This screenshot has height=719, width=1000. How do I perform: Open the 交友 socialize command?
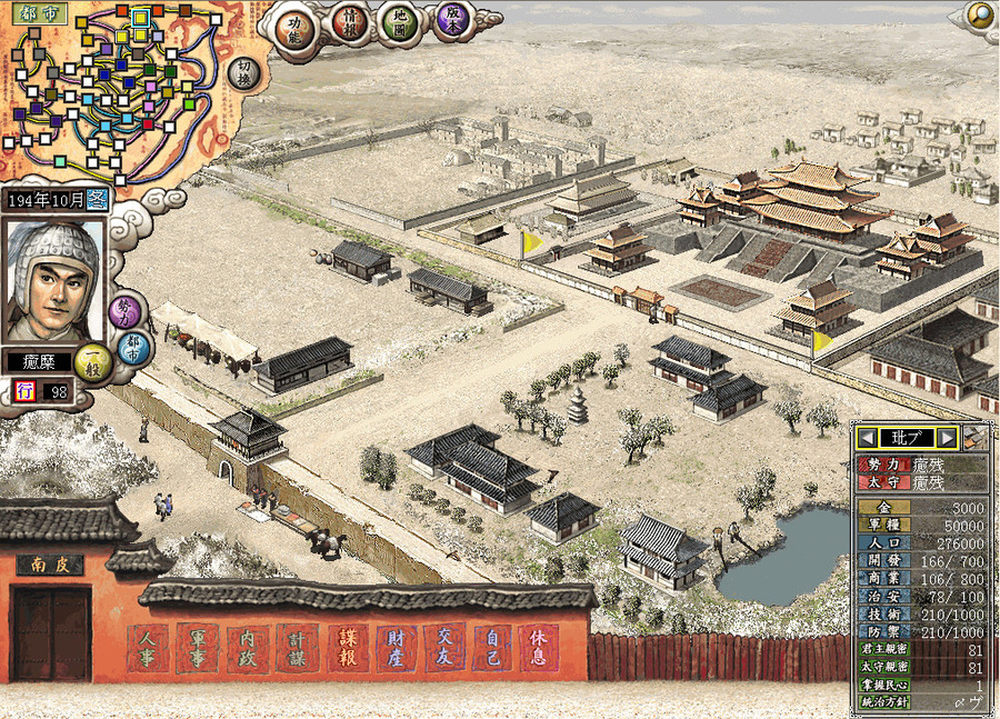pos(443,649)
